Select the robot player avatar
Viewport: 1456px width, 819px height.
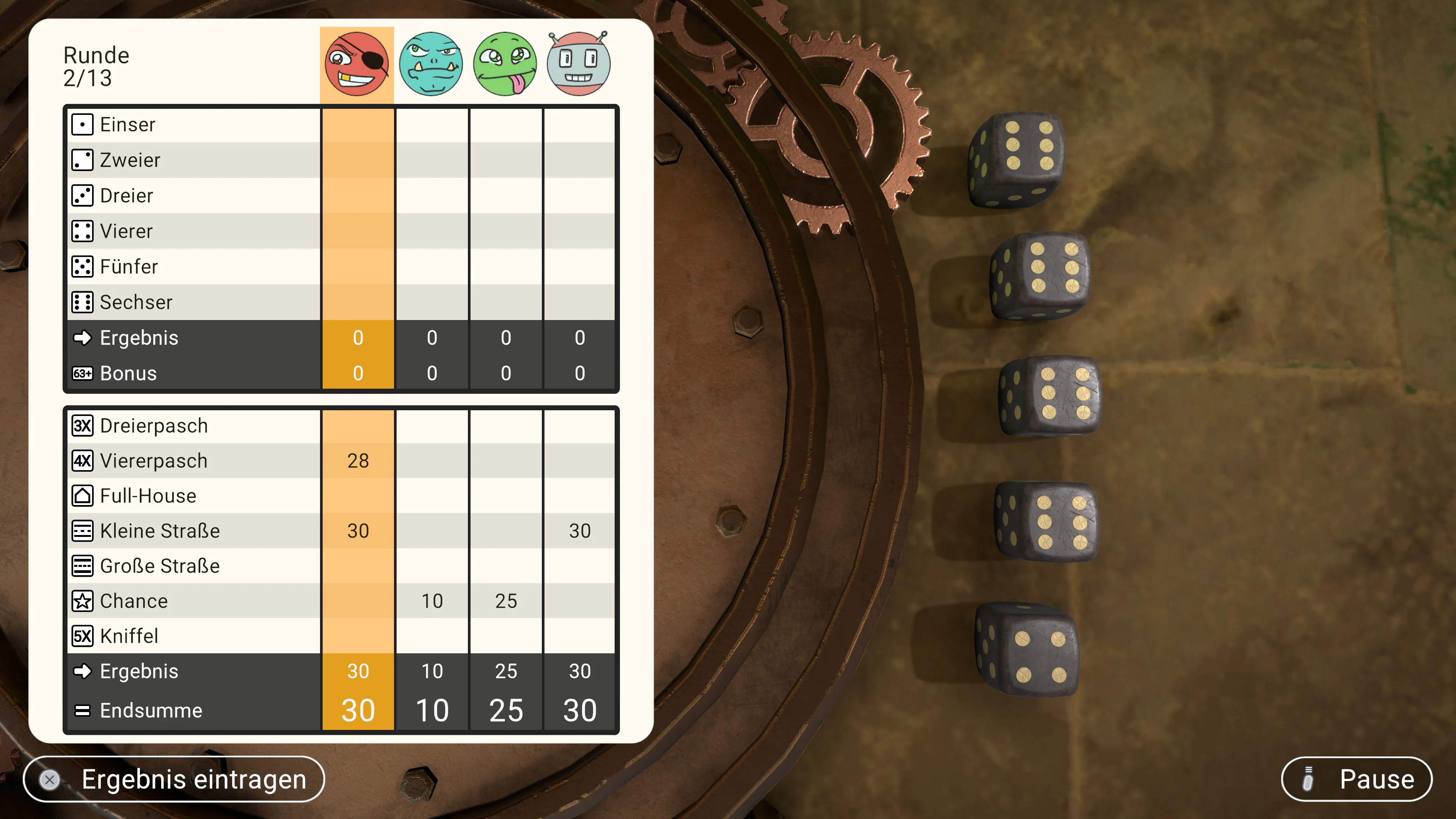578,63
